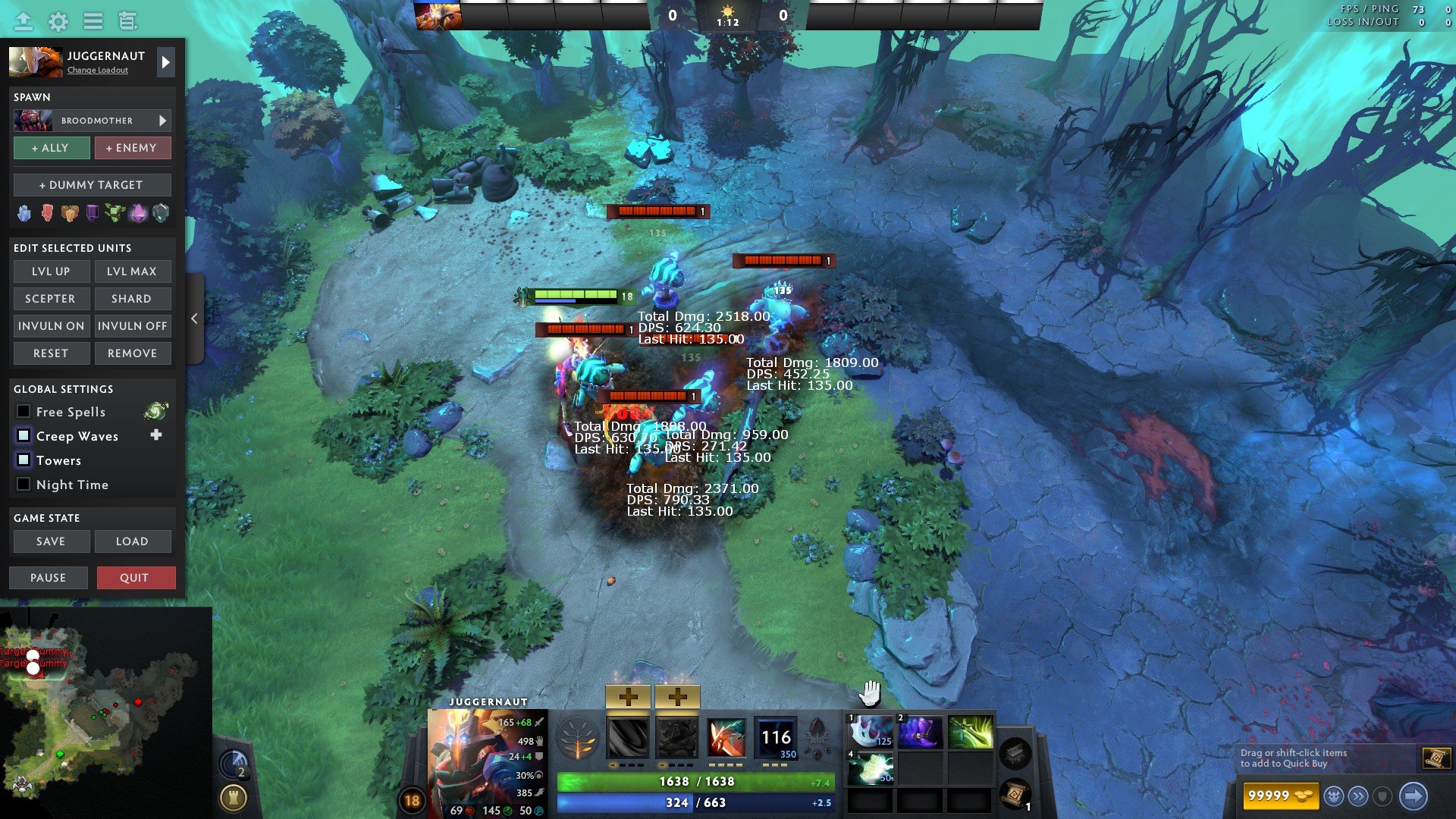Spawn an ally hero
Image resolution: width=1456 pixels, height=819 pixels.
click(x=51, y=148)
